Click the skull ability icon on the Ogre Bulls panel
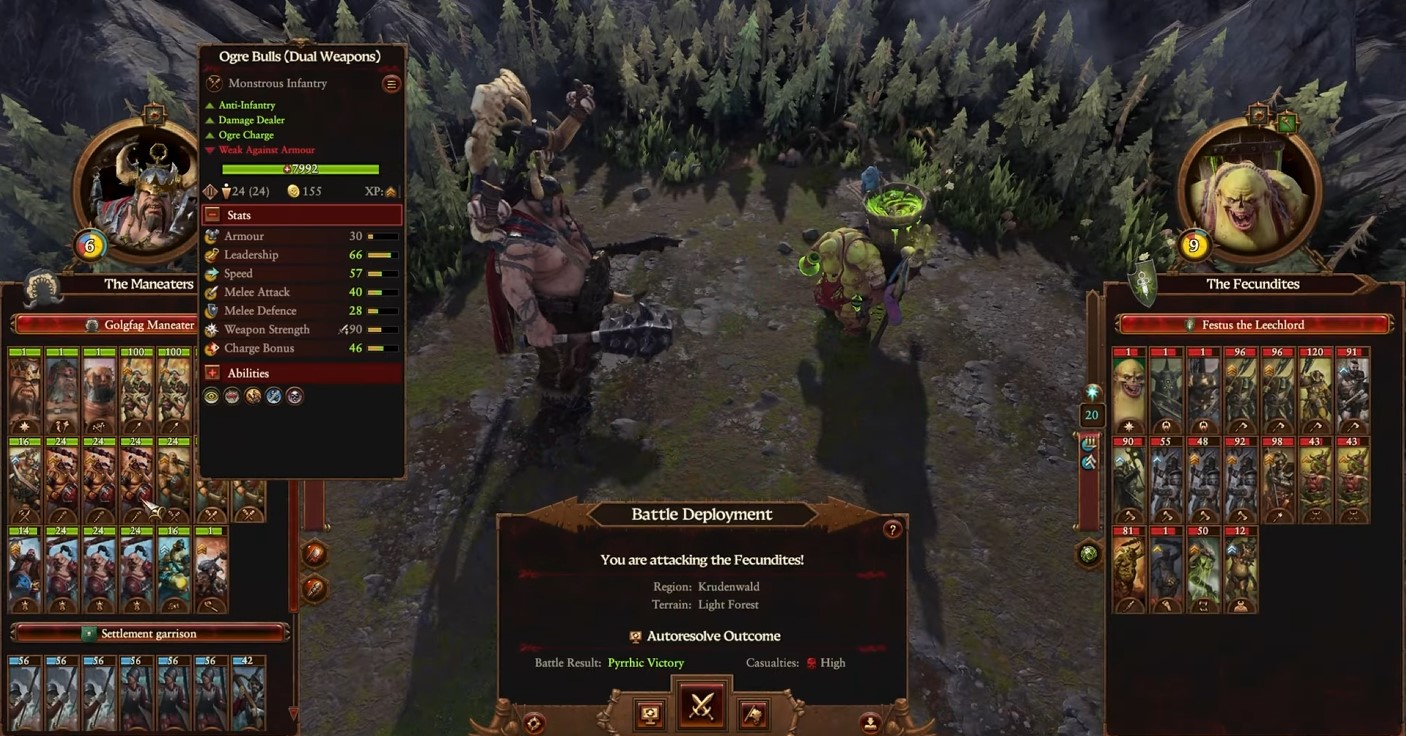The height and width of the screenshot is (736, 1406). pos(295,395)
